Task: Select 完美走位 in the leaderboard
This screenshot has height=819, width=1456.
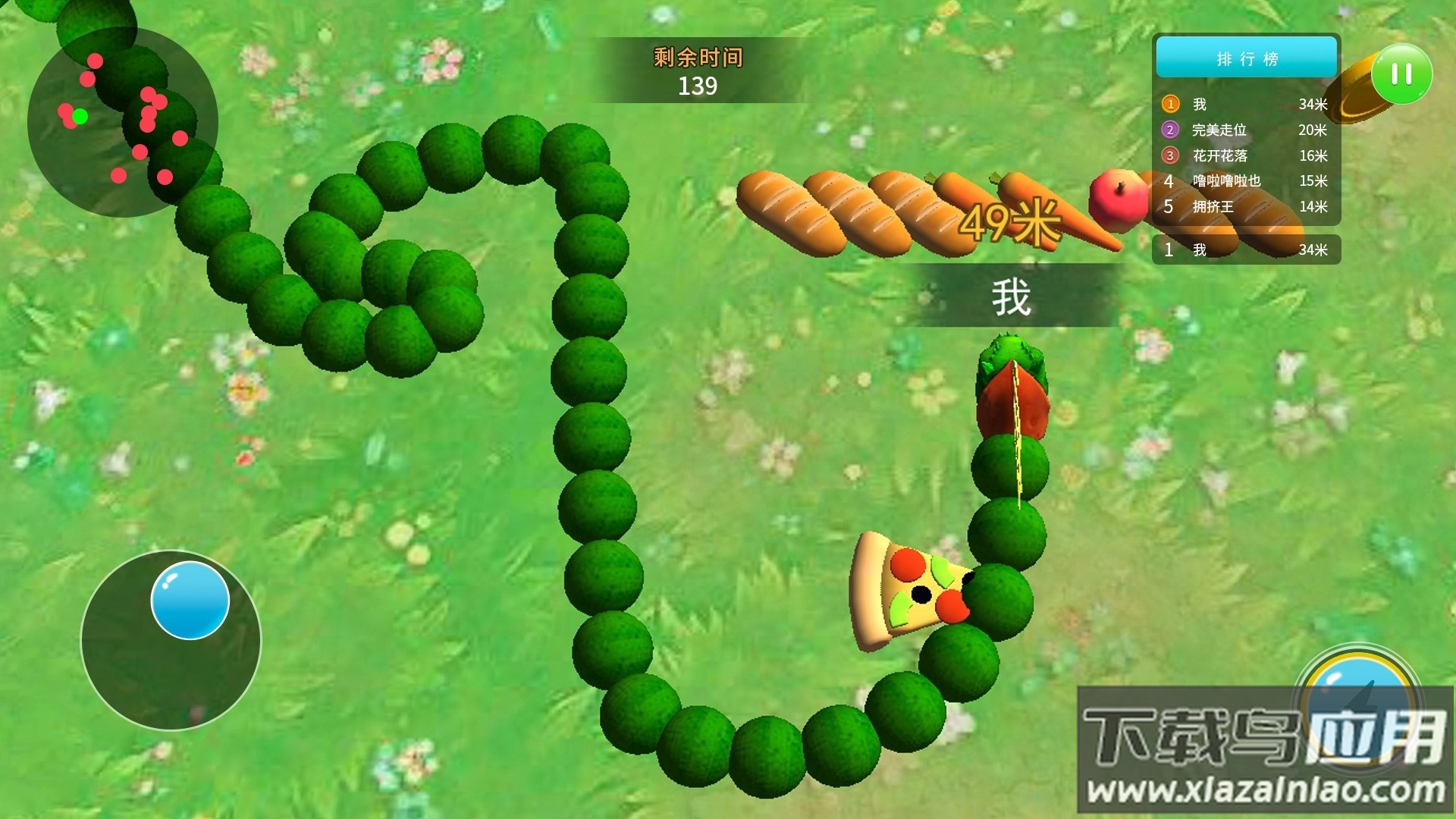Action: pos(1245,130)
